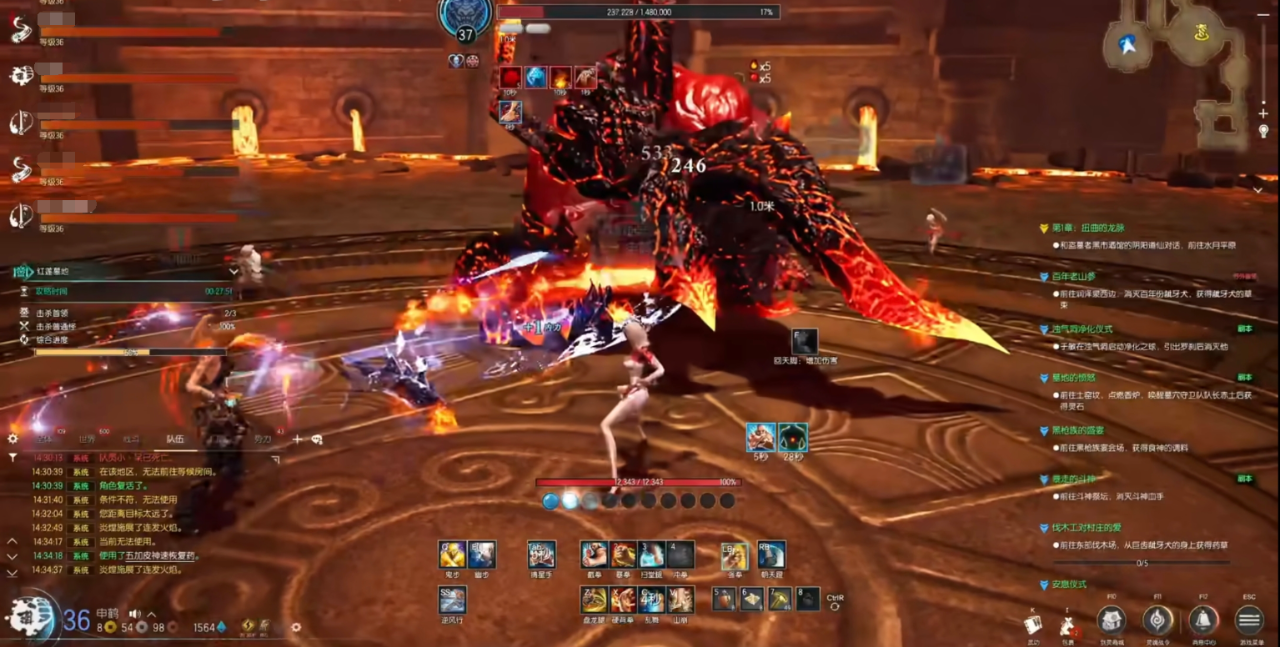Open the inventory bag with red badge
Viewport: 1280px width, 647px height.
[1068, 626]
